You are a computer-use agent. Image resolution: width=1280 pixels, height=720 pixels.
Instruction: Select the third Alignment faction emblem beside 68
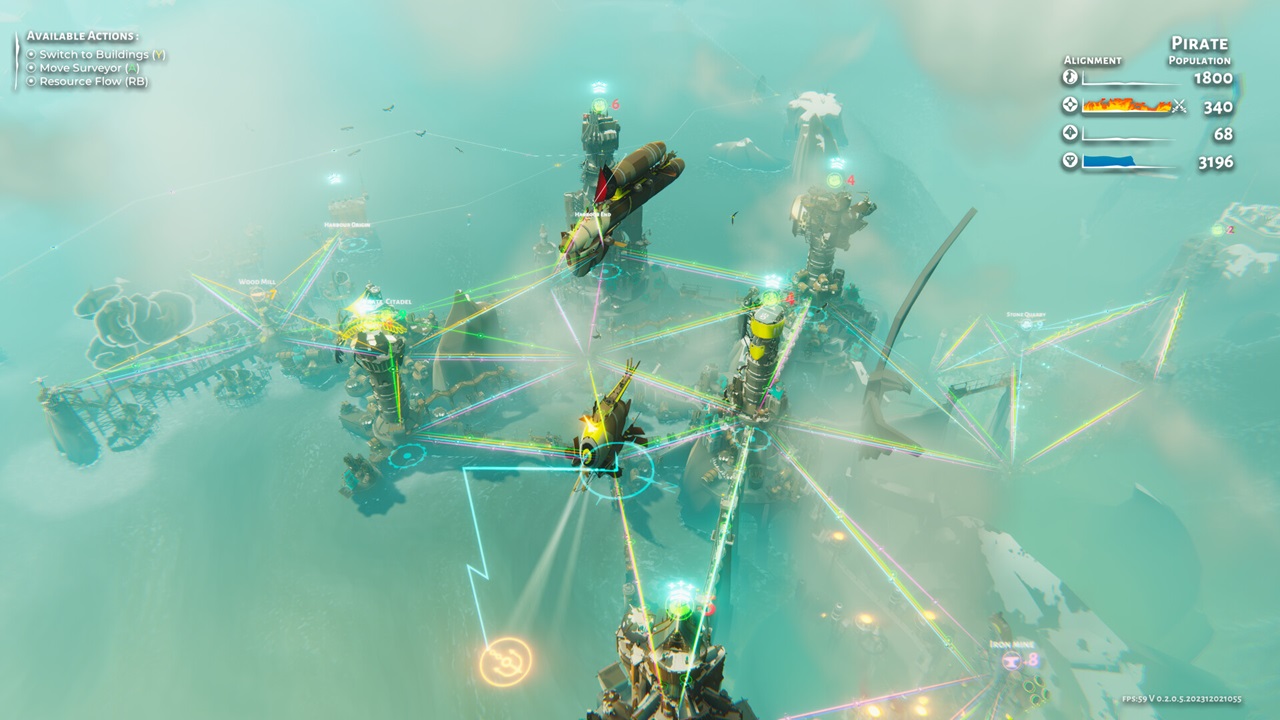1068,132
